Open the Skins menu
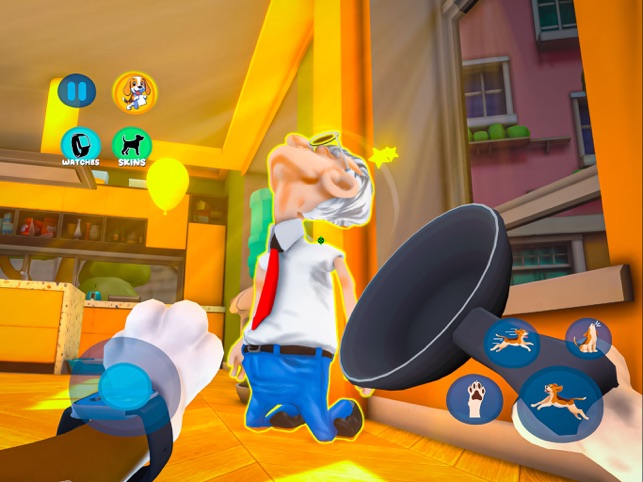The height and width of the screenshot is (482, 643). tap(132, 145)
